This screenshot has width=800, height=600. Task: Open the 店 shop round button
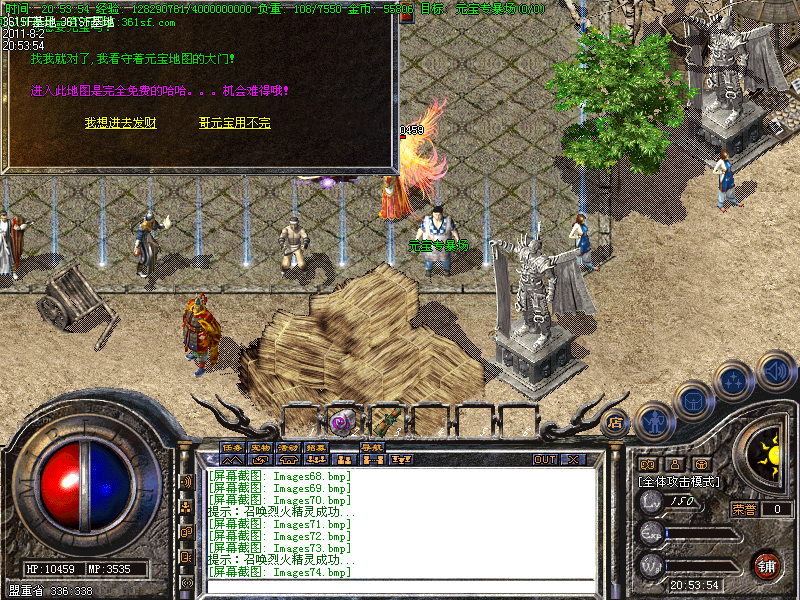click(x=616, y=423)
